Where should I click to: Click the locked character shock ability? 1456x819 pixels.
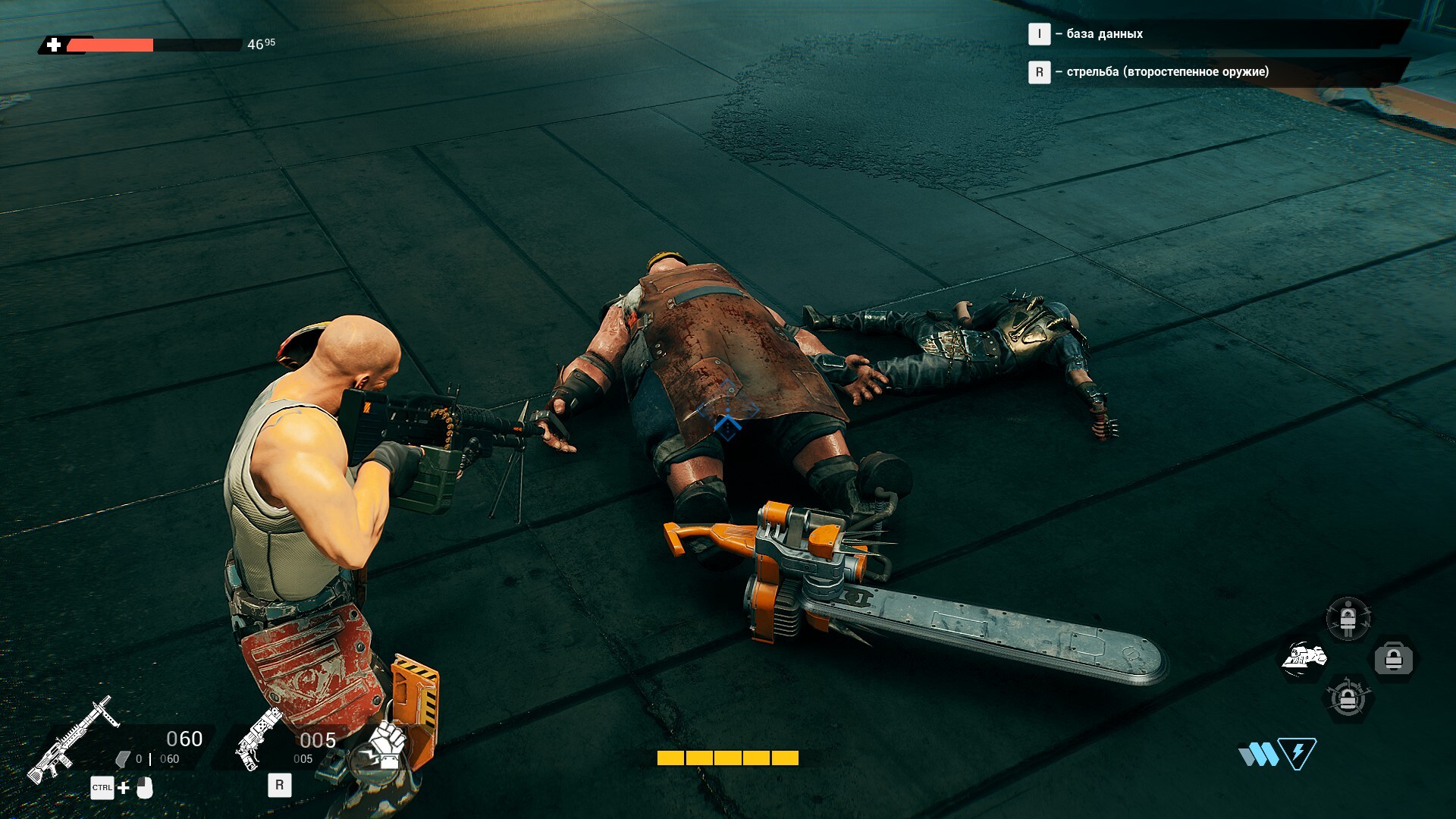tap(1348, 619)
